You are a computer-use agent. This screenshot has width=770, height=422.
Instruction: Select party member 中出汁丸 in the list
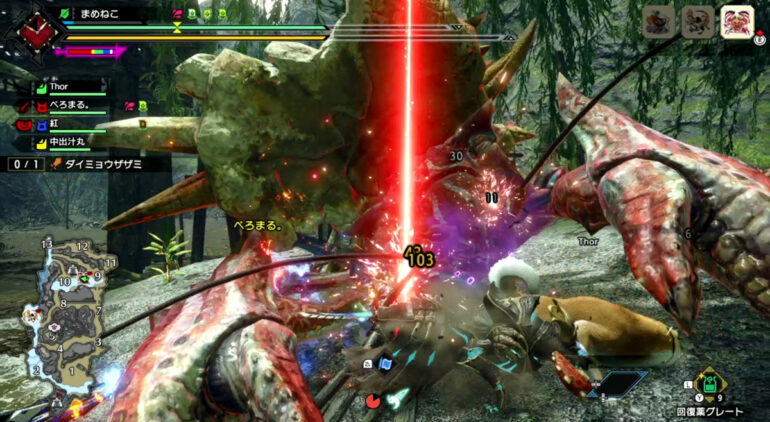coord(70,142)
